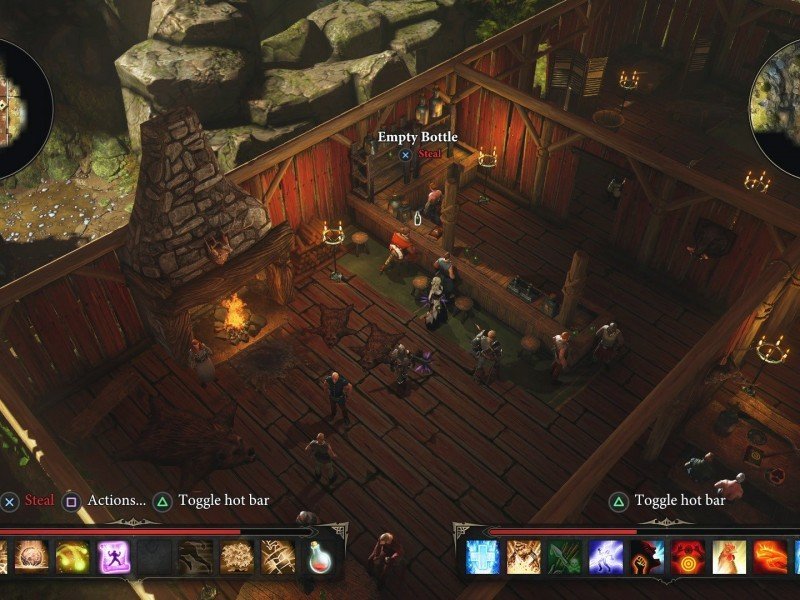Use the red health potion in the hotbar
This screenshot has height=600, width=800.
pos(319,557)
